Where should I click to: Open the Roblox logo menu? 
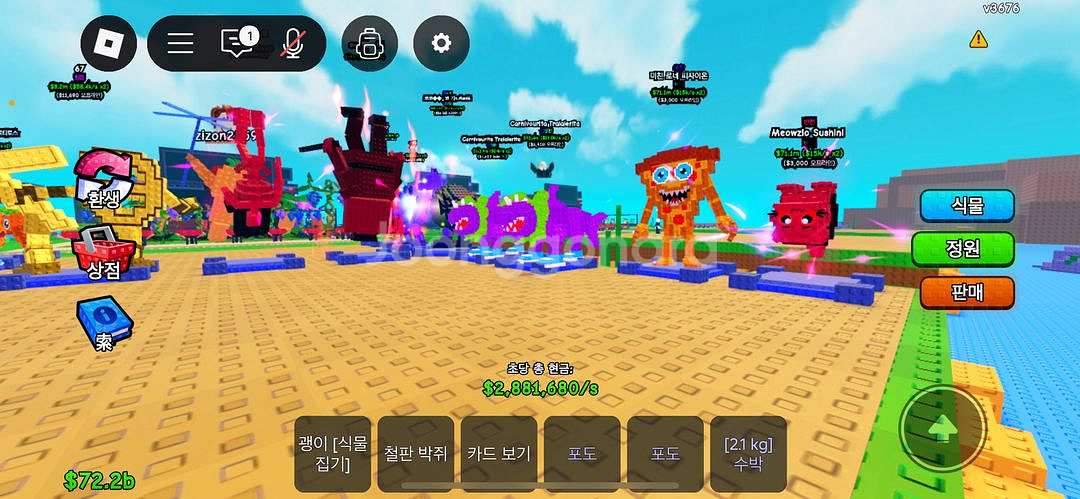point(109,43)
